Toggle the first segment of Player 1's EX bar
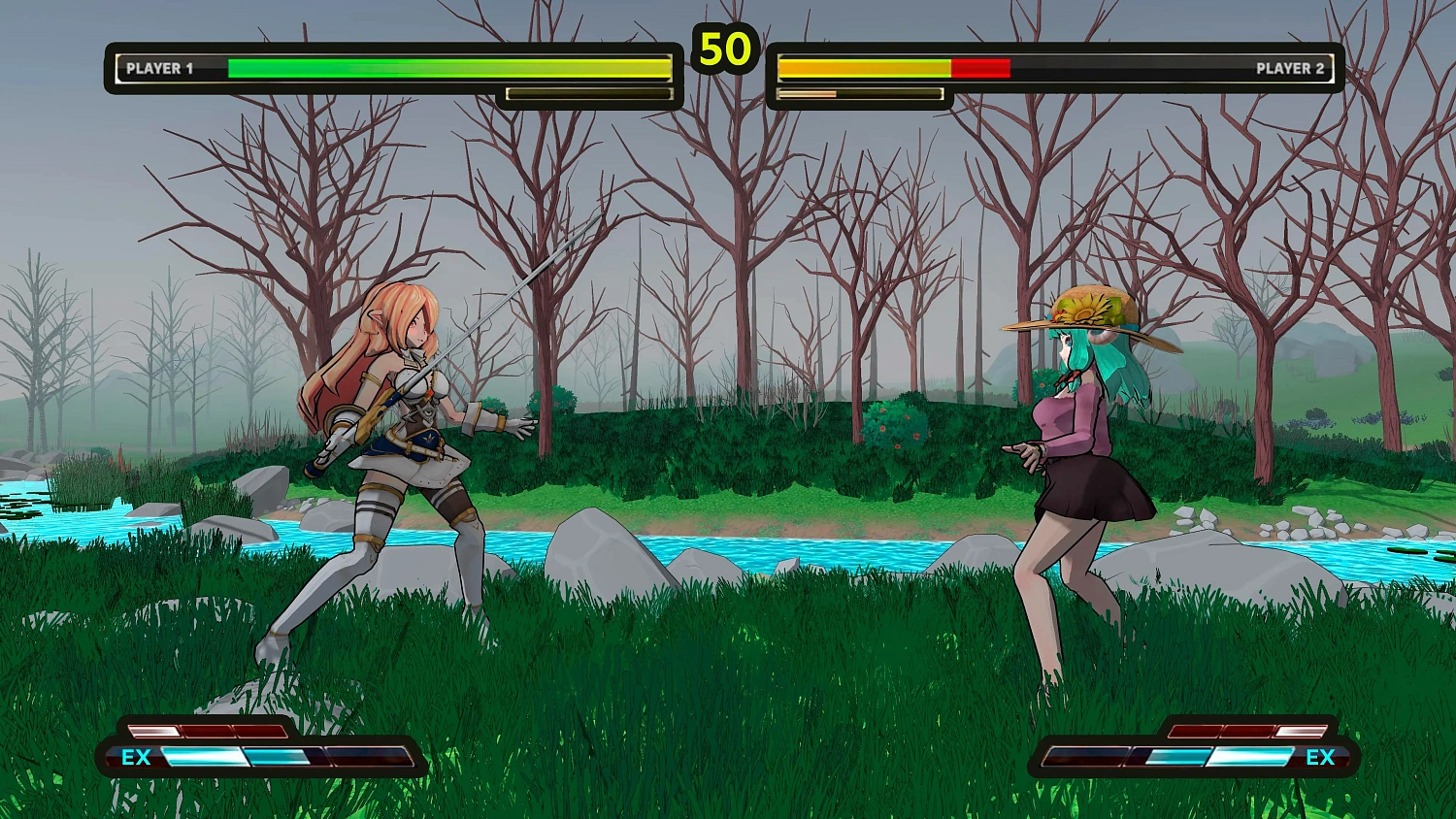Screen dimensions: 1456x819 [204, 757]
